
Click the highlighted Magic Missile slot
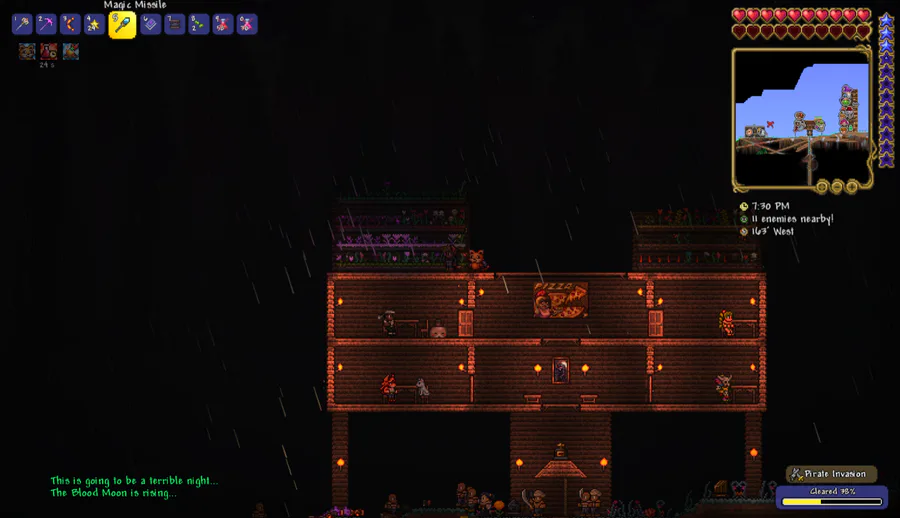pos(122,25)
